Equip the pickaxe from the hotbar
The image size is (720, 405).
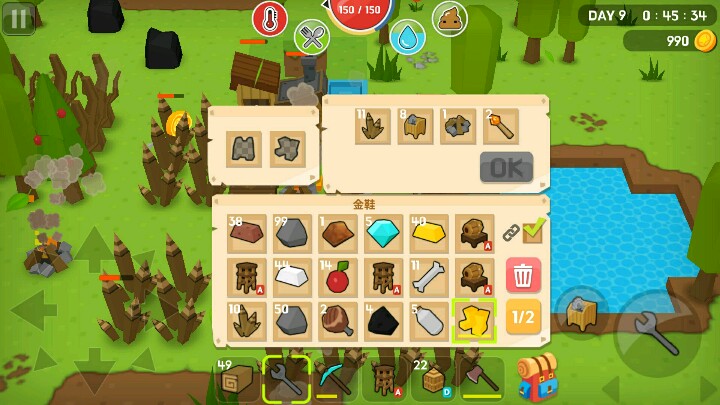coord(333,379)
